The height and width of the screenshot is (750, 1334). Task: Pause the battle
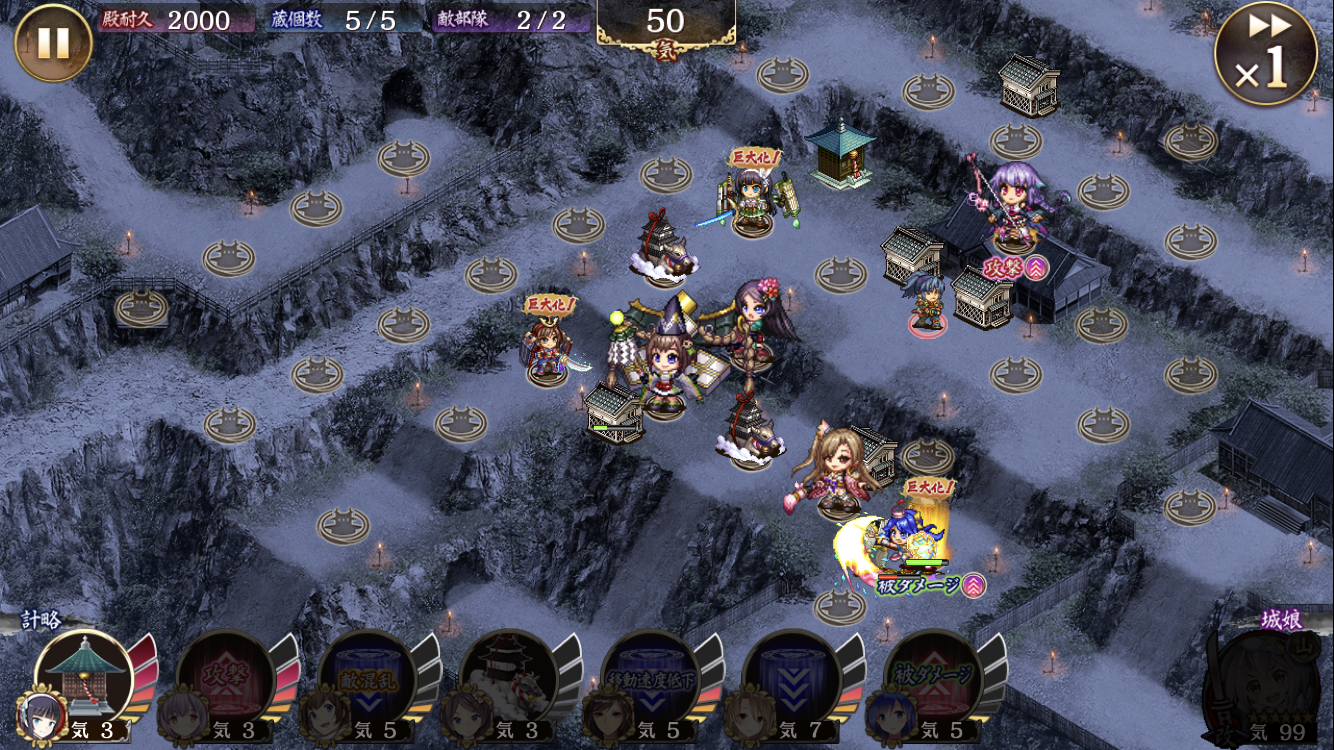(53, 43)
